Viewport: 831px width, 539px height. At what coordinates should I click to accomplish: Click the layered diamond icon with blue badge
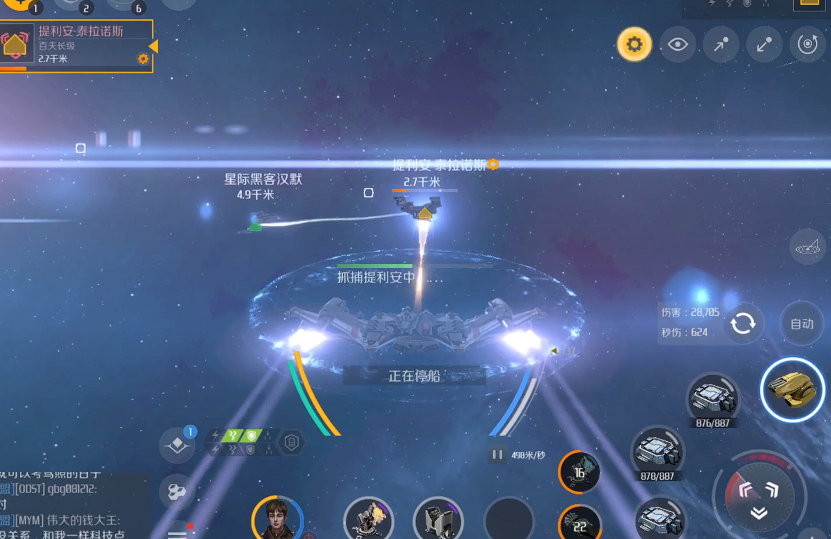coord(177,445)
